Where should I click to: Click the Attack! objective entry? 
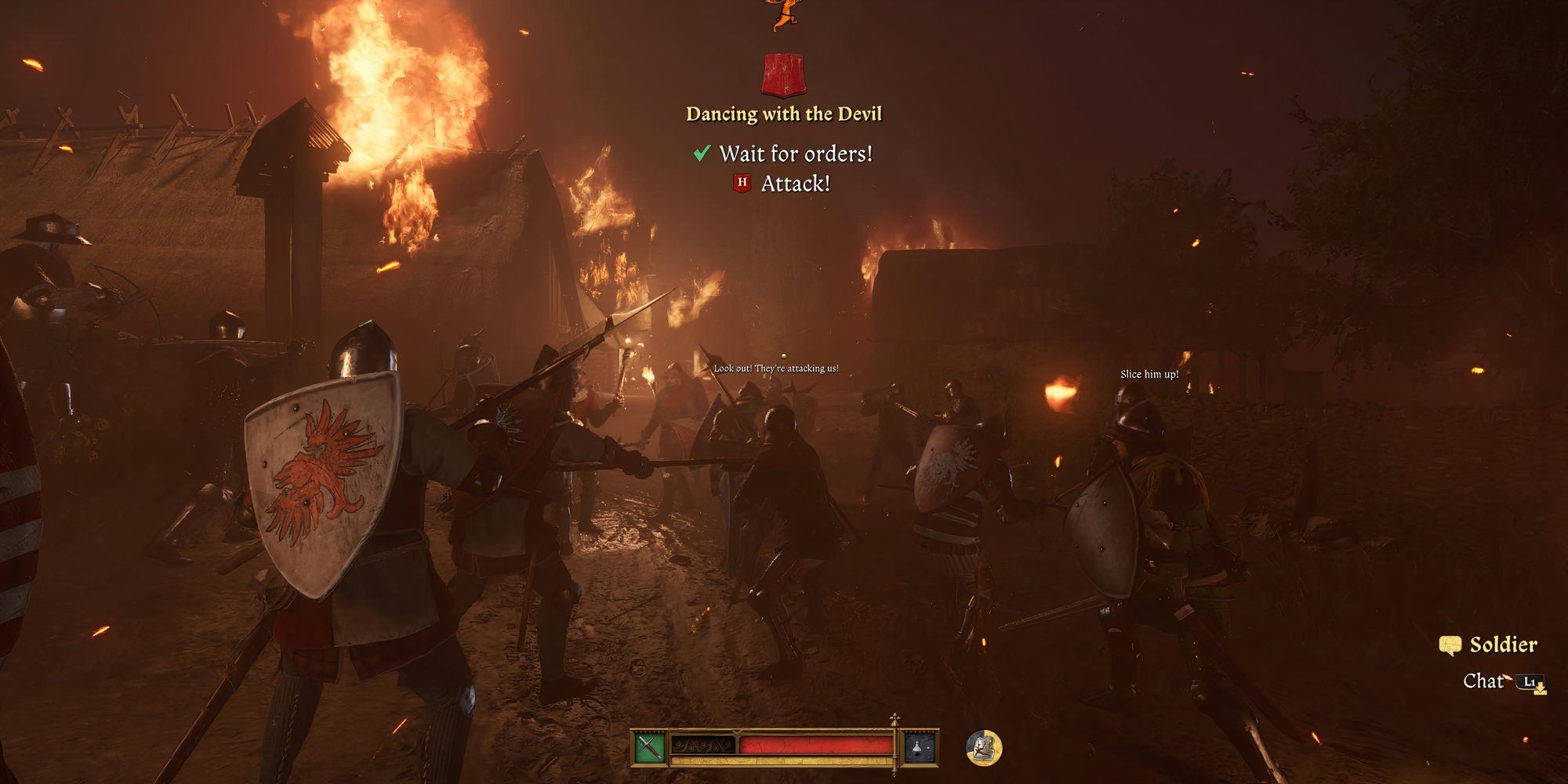(x=794, y=183)
